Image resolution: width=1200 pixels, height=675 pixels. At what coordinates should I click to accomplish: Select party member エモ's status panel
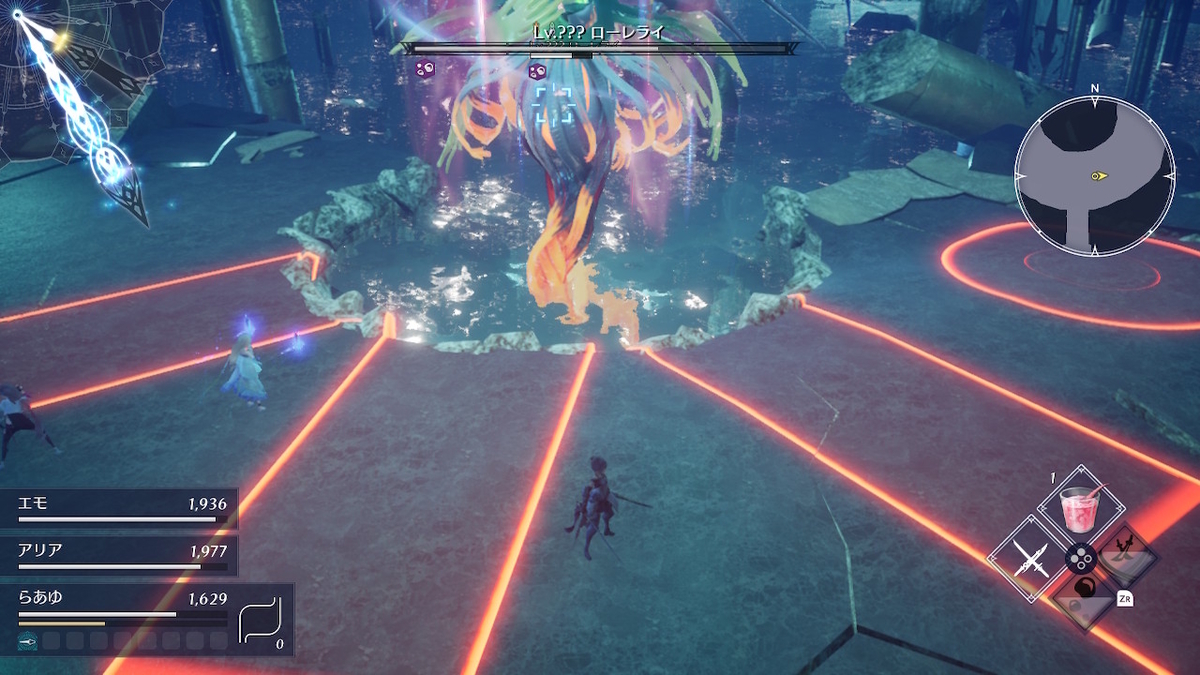tap(120, 508)
